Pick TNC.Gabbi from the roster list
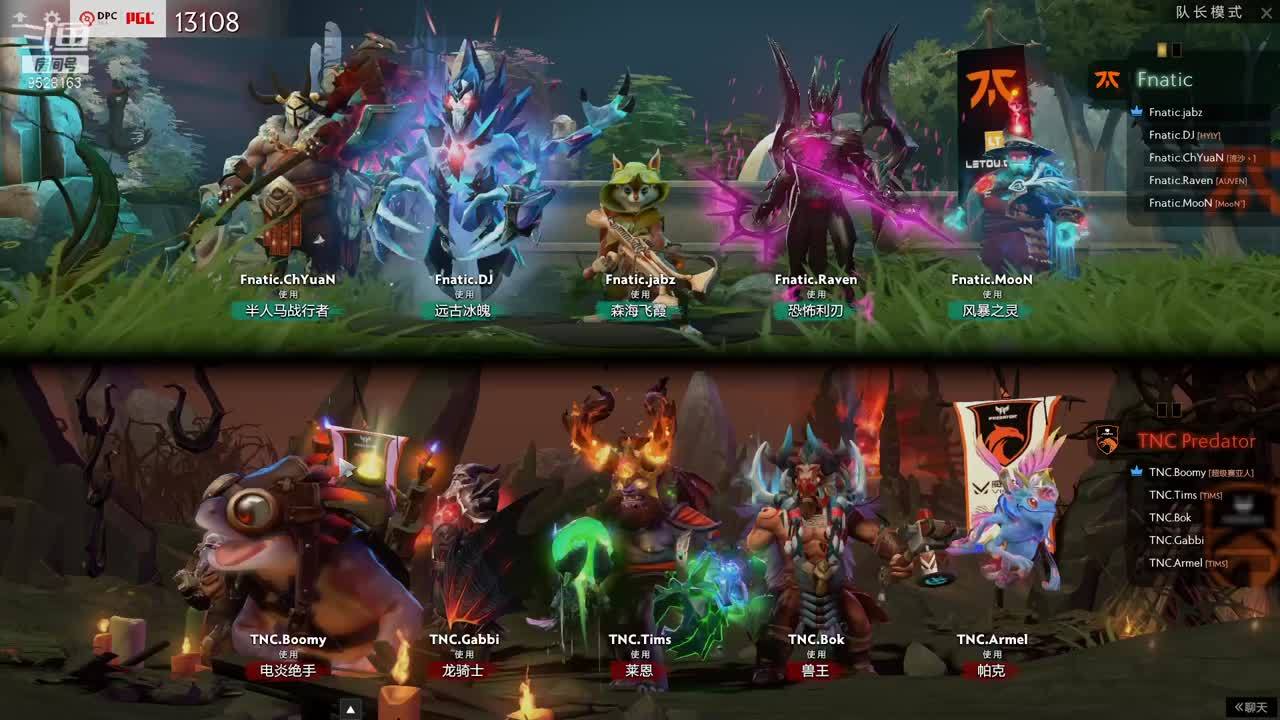 click(x=1176, y=540)
